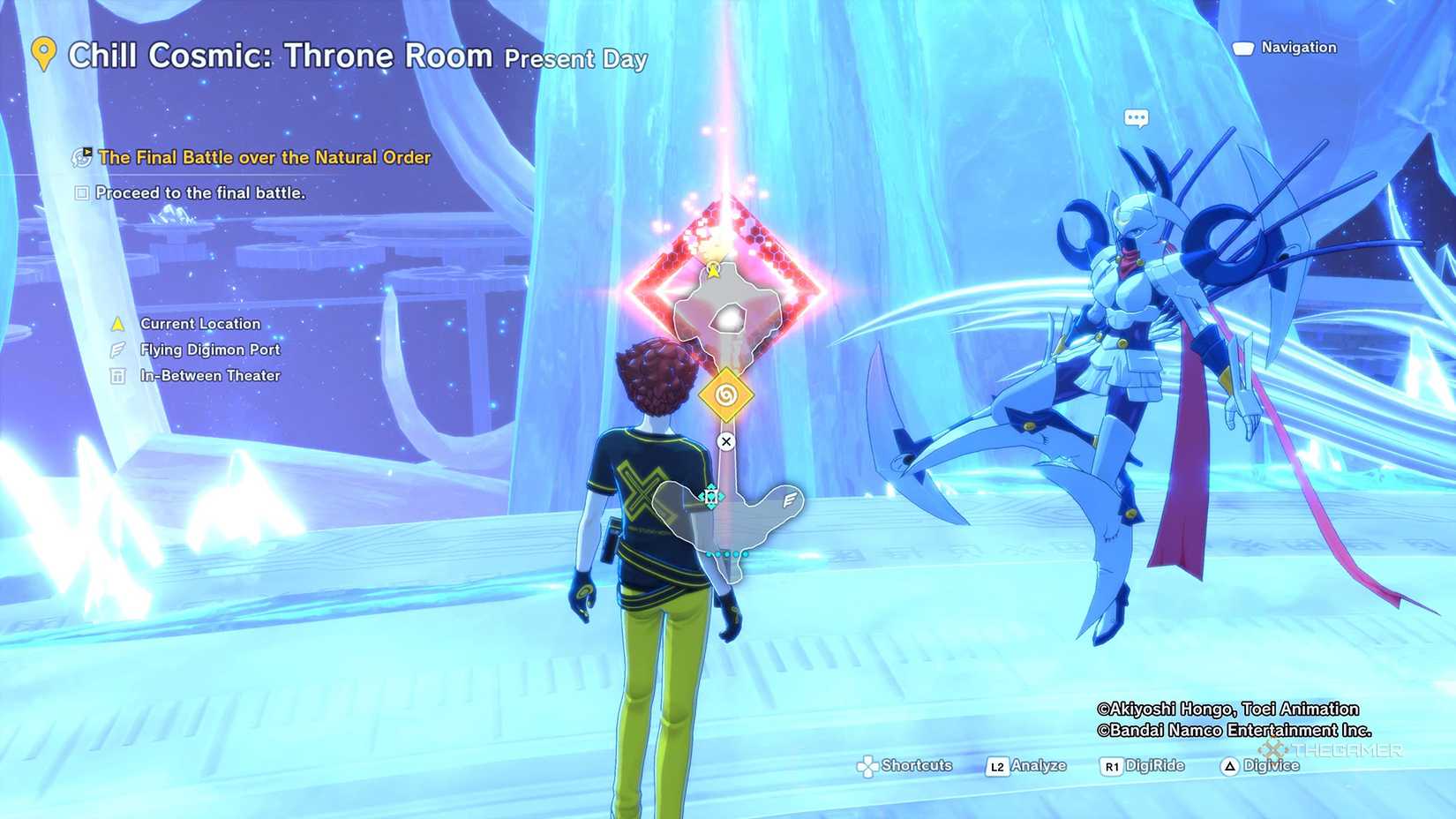The width and height of the screenshot is (1456, 819).
Task: Select the Present Day time tab
Action: pyautogui.click(x=575, y=60)
